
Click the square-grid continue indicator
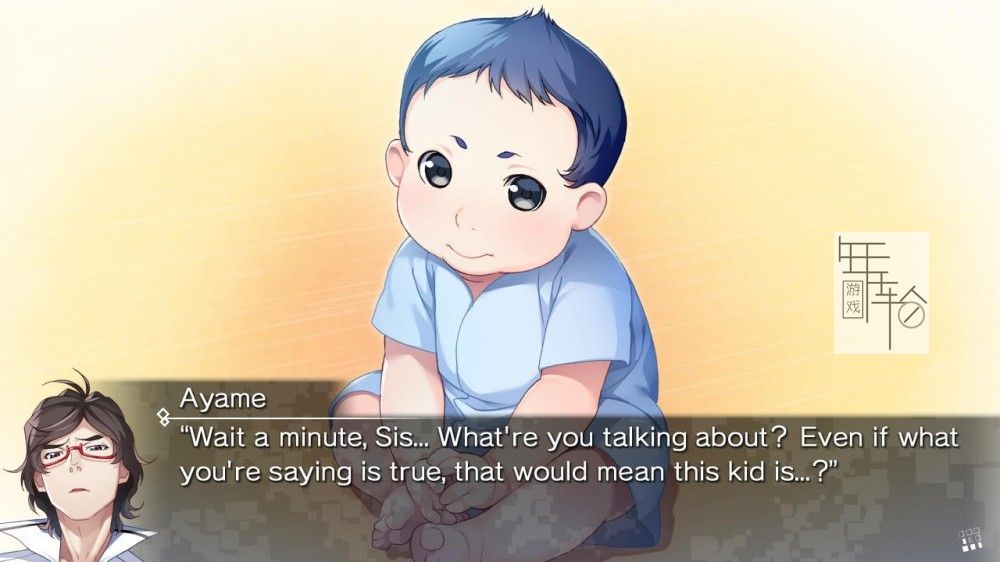[968, 540]
